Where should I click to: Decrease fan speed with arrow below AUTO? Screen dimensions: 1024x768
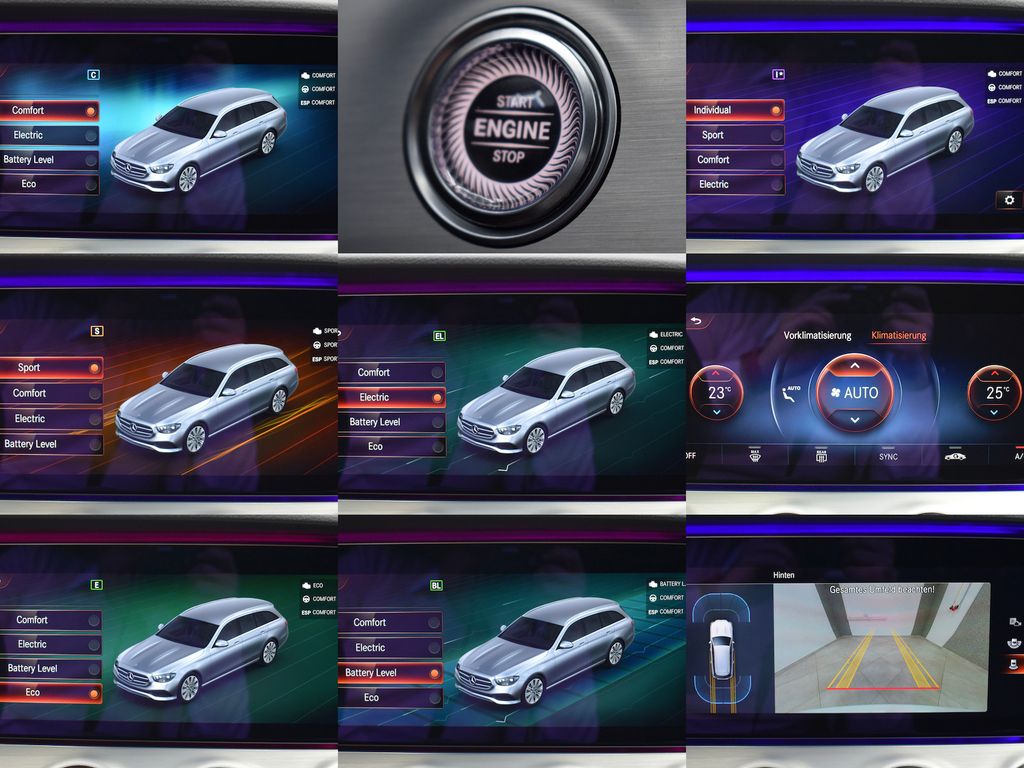(853, 420)
